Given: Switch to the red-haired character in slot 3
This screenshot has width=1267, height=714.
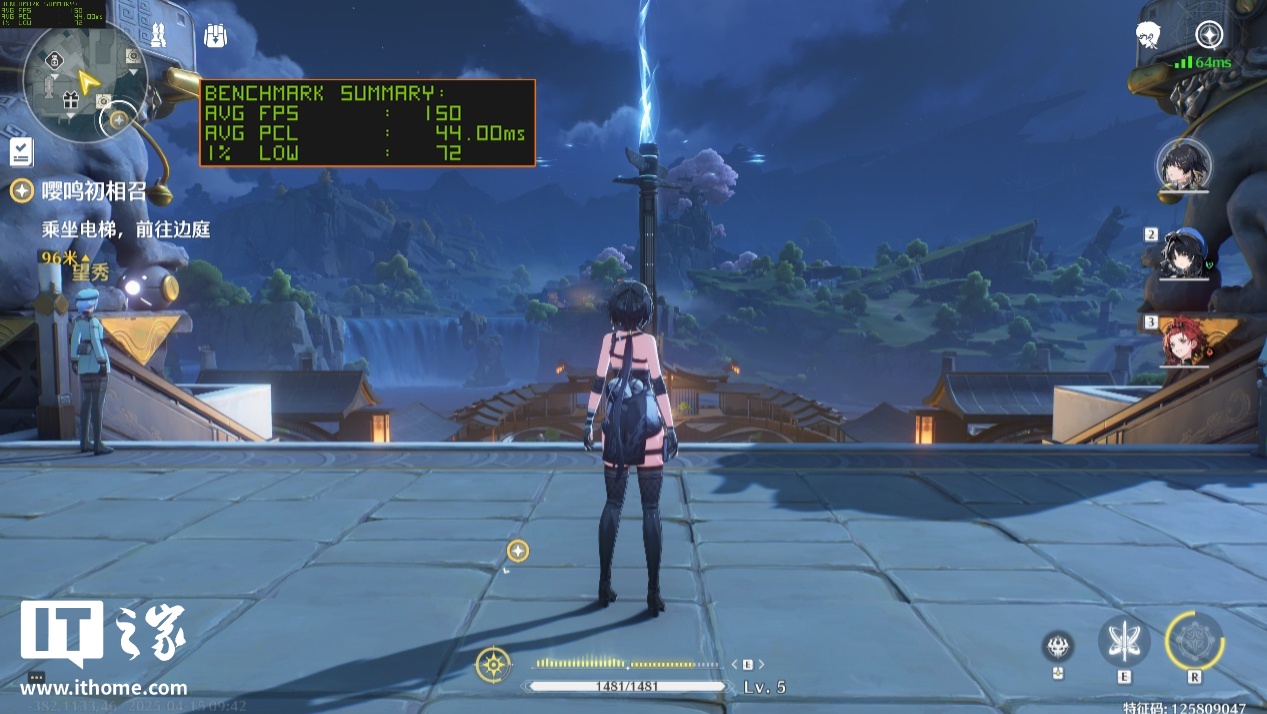Looking at the screenshot, I should pyautogui.click(x=1186, y=341).
